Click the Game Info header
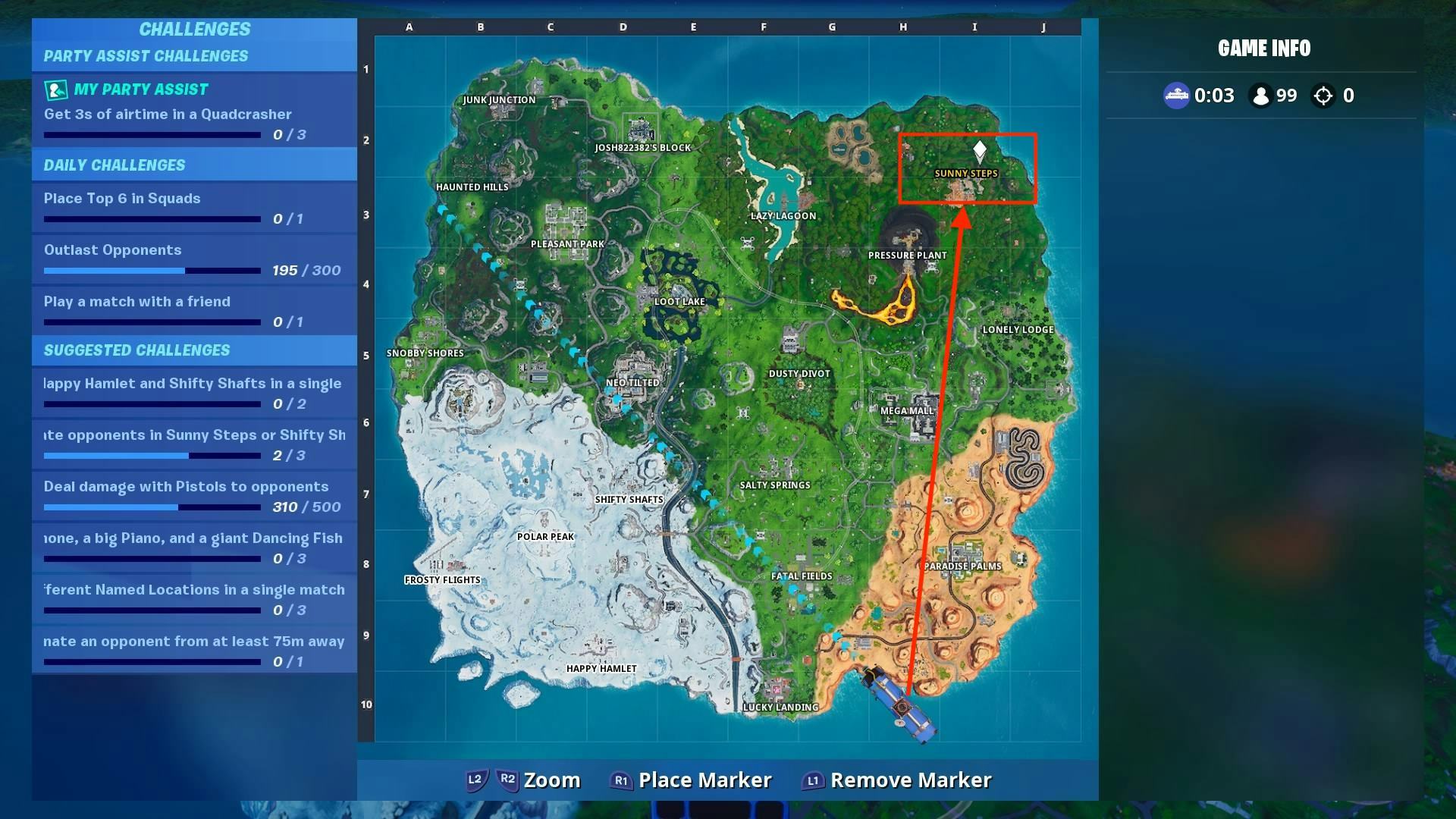The width and height of the screenshot is (1456, 819). click(x=1263, y=48)
